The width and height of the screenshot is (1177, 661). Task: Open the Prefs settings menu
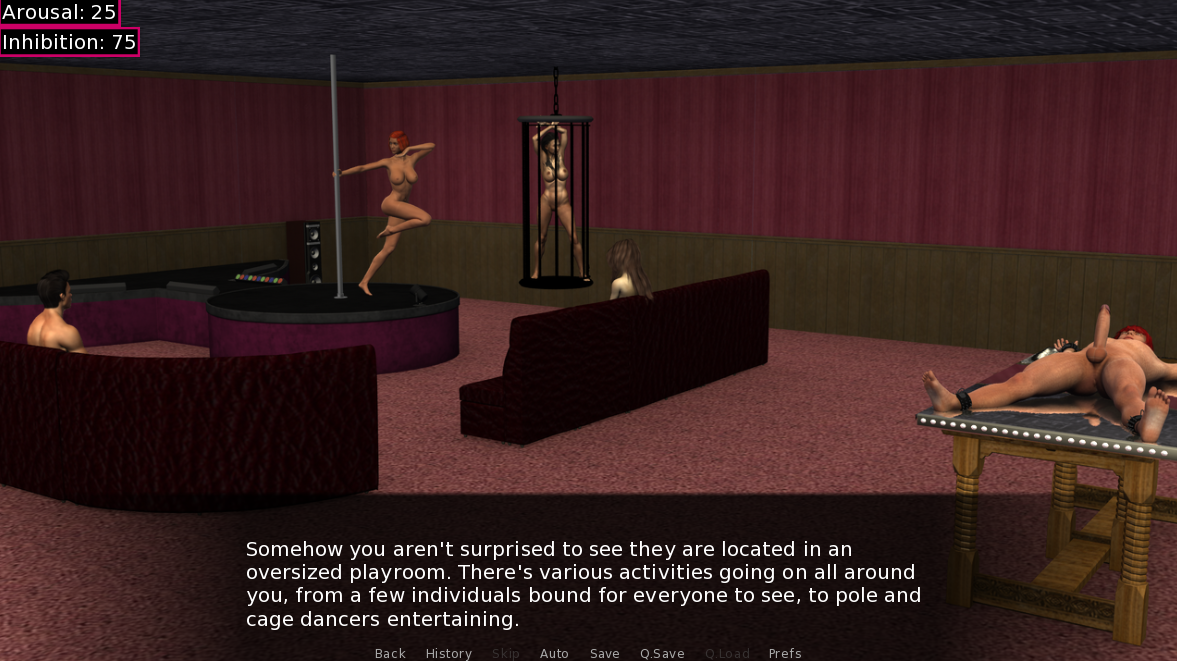pyautogui.click(x=785, y=653)
